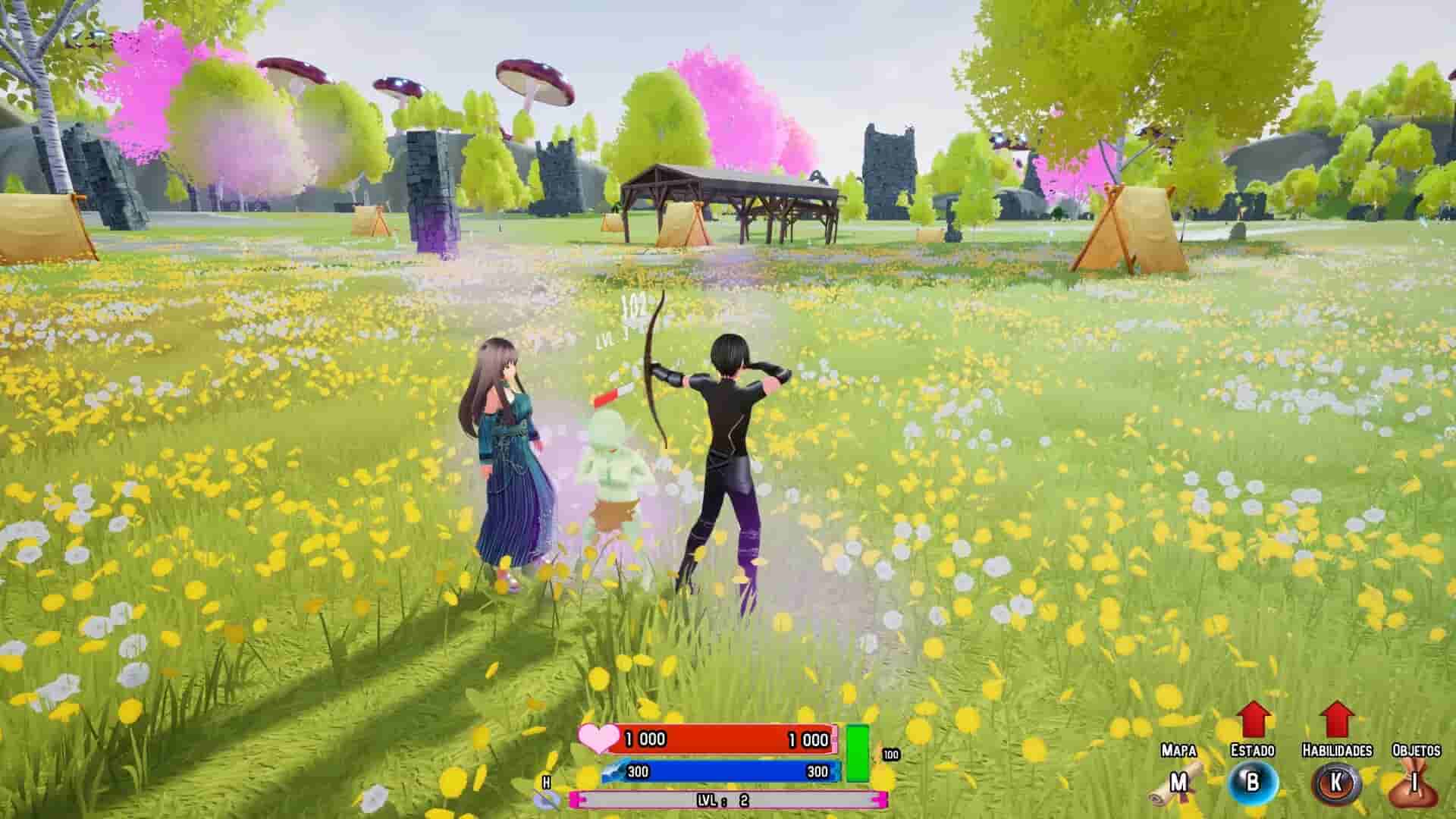
Task: Click the Mapa text label
Action: [x=1179, y=751]
